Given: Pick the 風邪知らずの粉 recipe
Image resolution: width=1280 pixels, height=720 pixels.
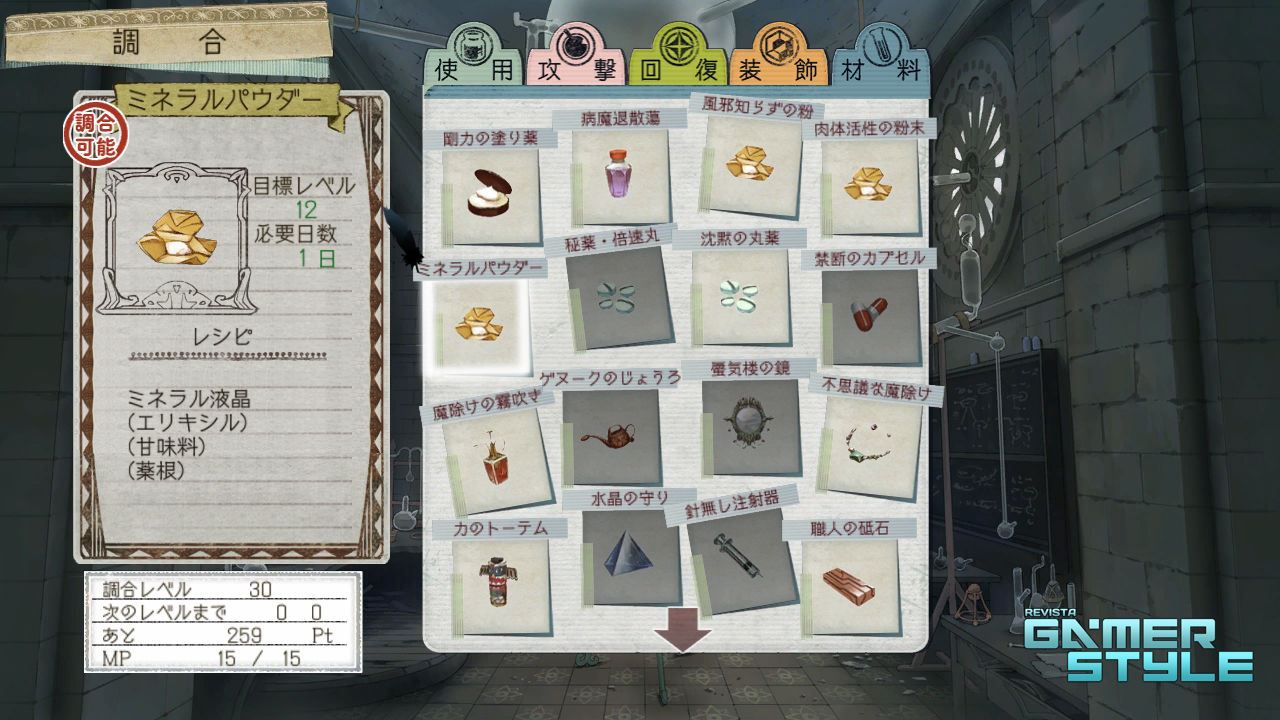Looking at the screenshot, I should (x=753, y=163).
